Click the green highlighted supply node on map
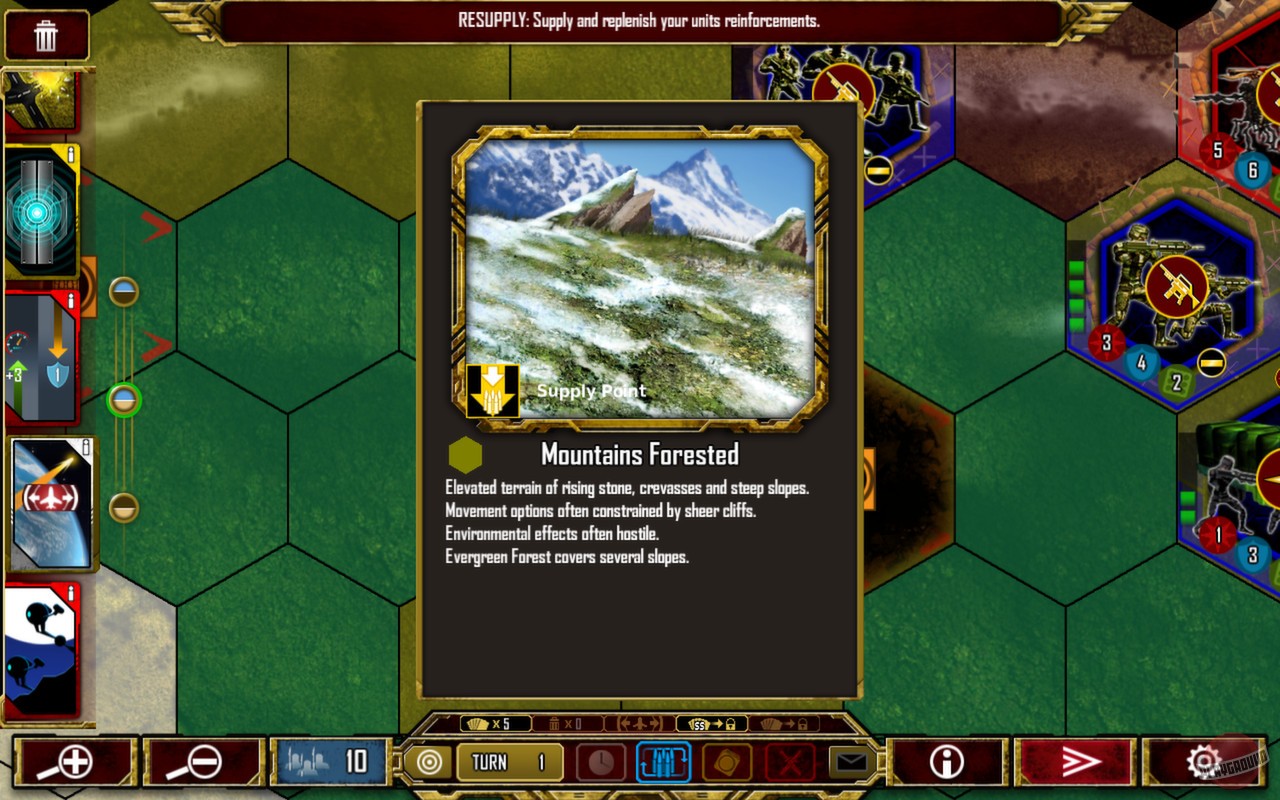 click(x=122, y=400)
